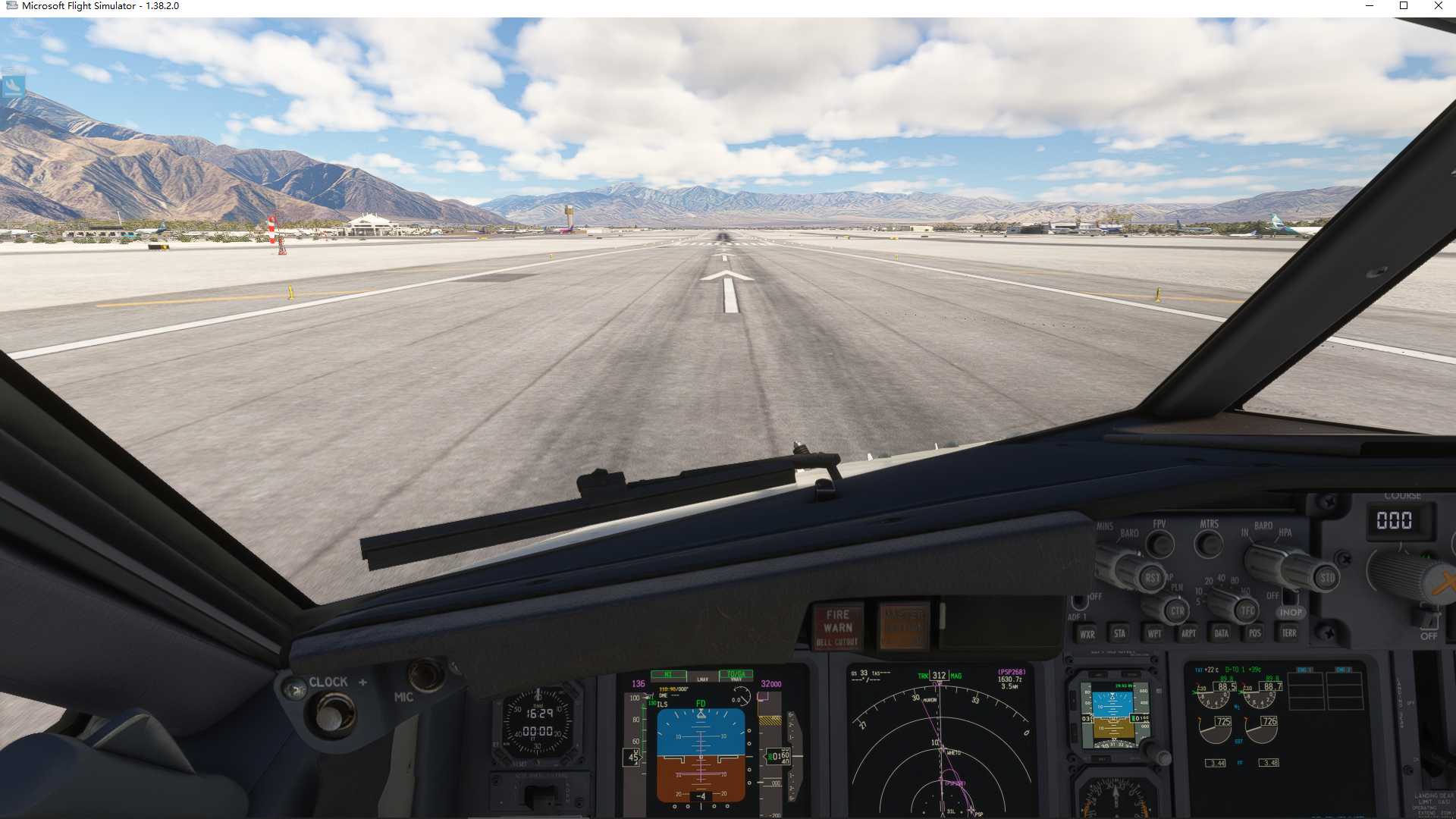Show airports with the ARPT button
This screenshot has width=1456, height=819.
tap(1188, 633)
